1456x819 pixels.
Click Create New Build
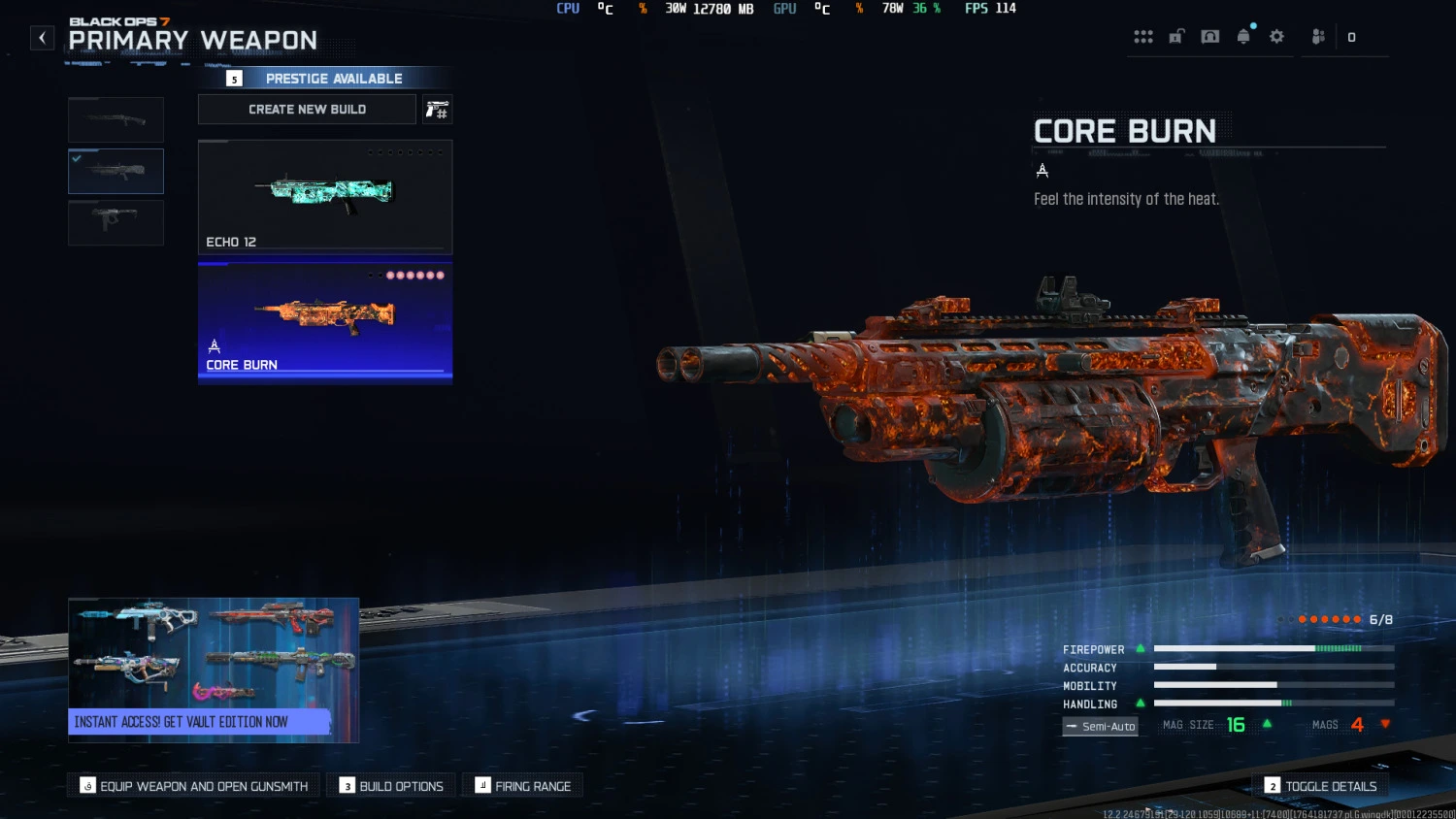pyautogui.click(x=307, y=109)
